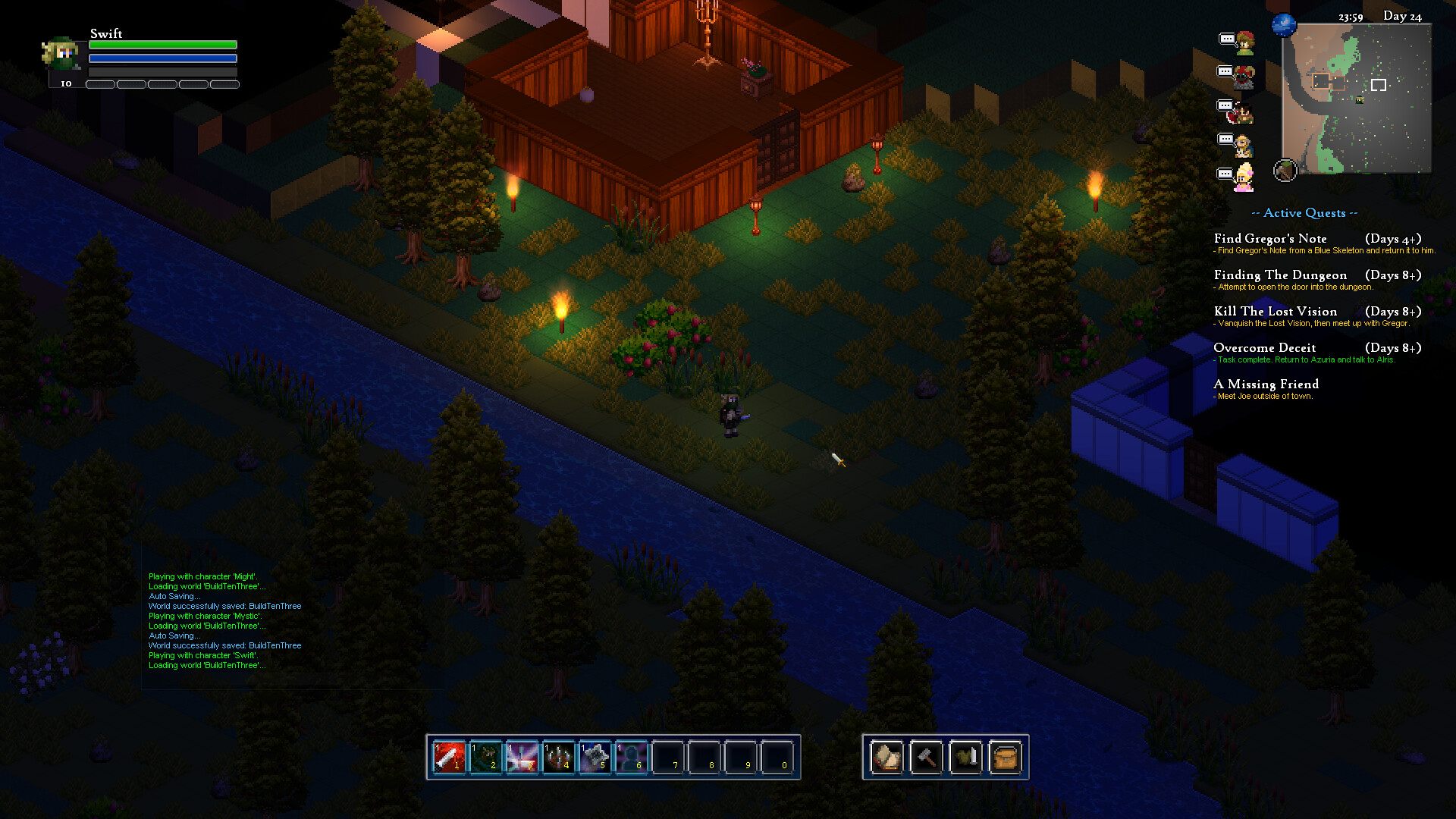Select the hammer building tool
This screenshot has height=819, width=1456.
tap(926, 756)
